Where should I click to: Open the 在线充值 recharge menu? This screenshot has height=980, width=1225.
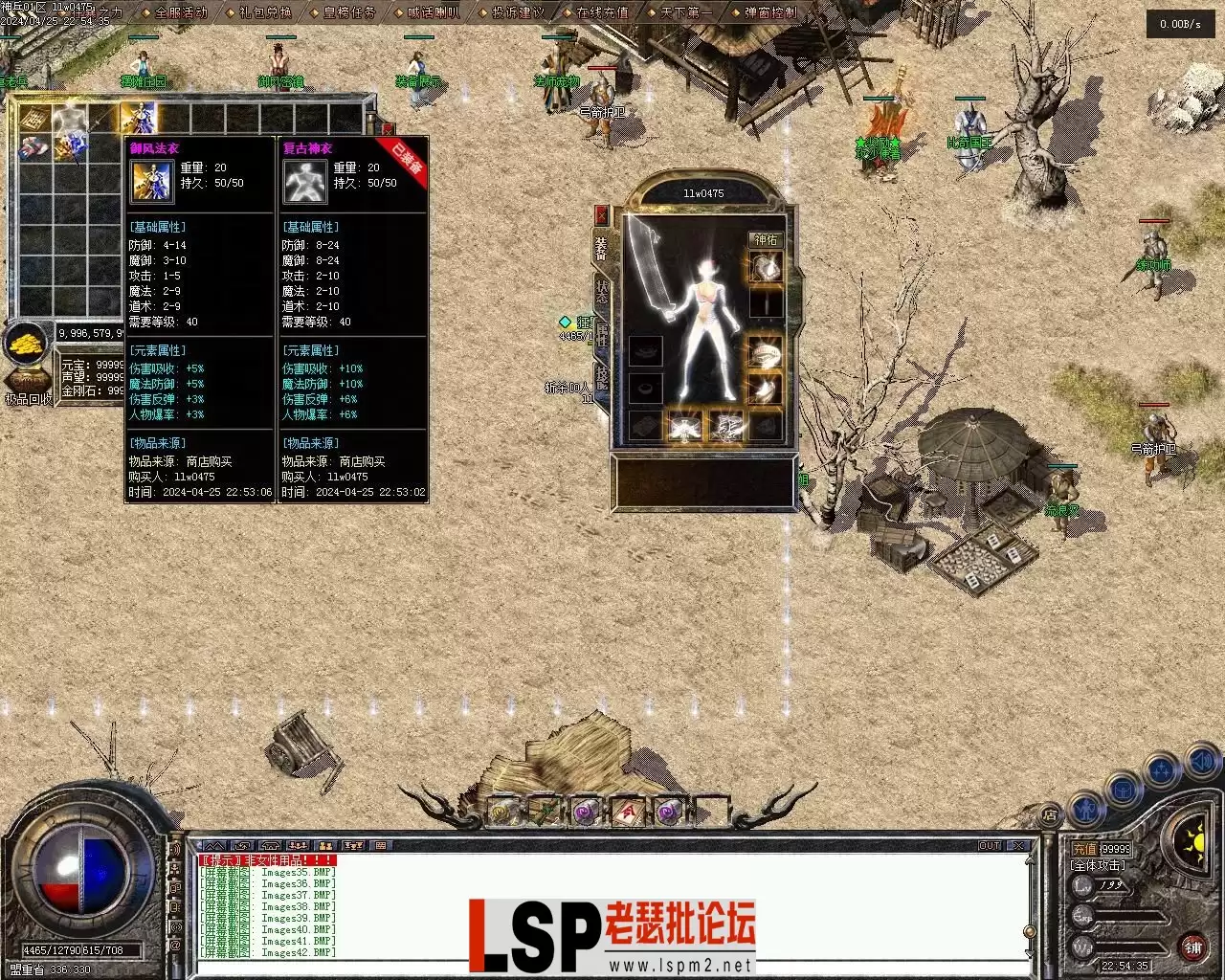click(602, 12)
